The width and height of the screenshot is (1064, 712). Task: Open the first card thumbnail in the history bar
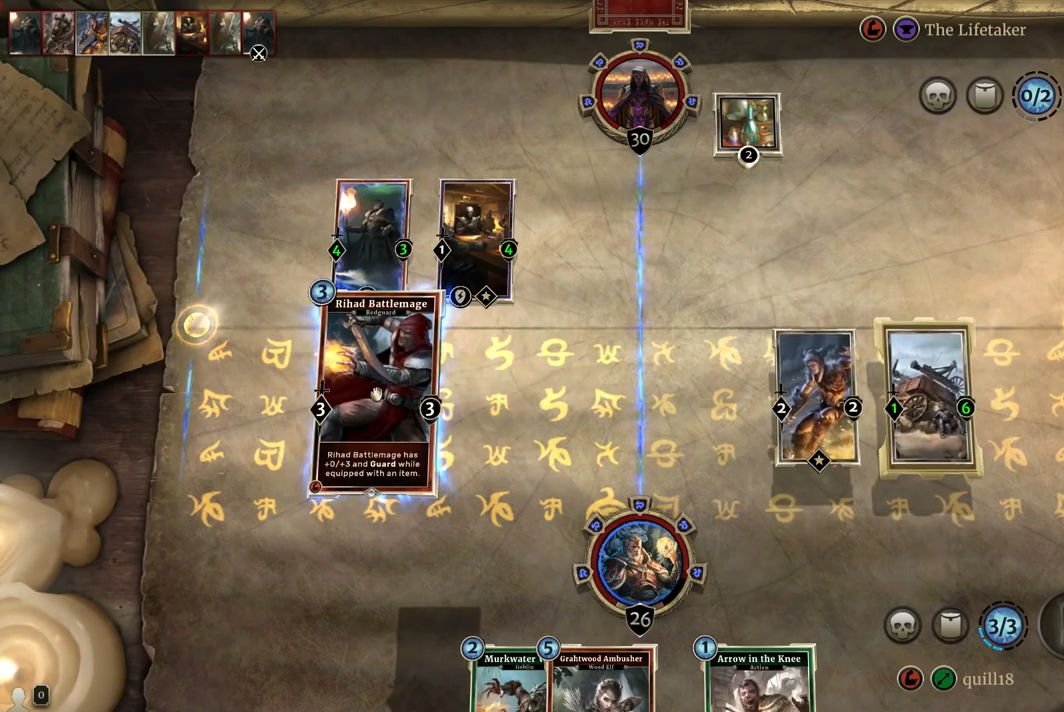click(25, 33)
